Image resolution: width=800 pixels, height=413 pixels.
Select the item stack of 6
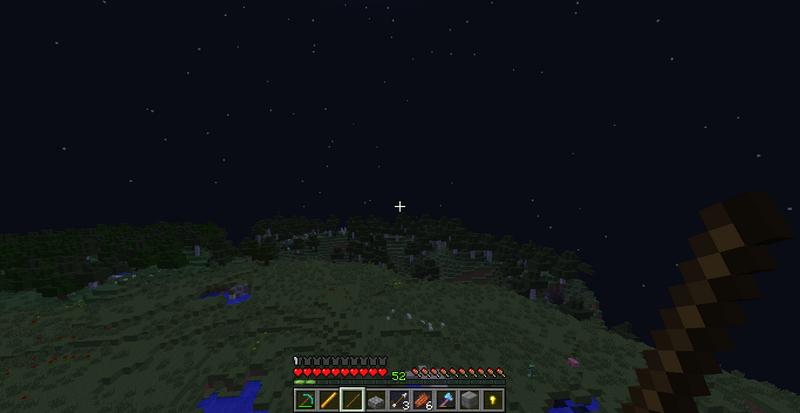pyautogui.click(x=421, y=400)
